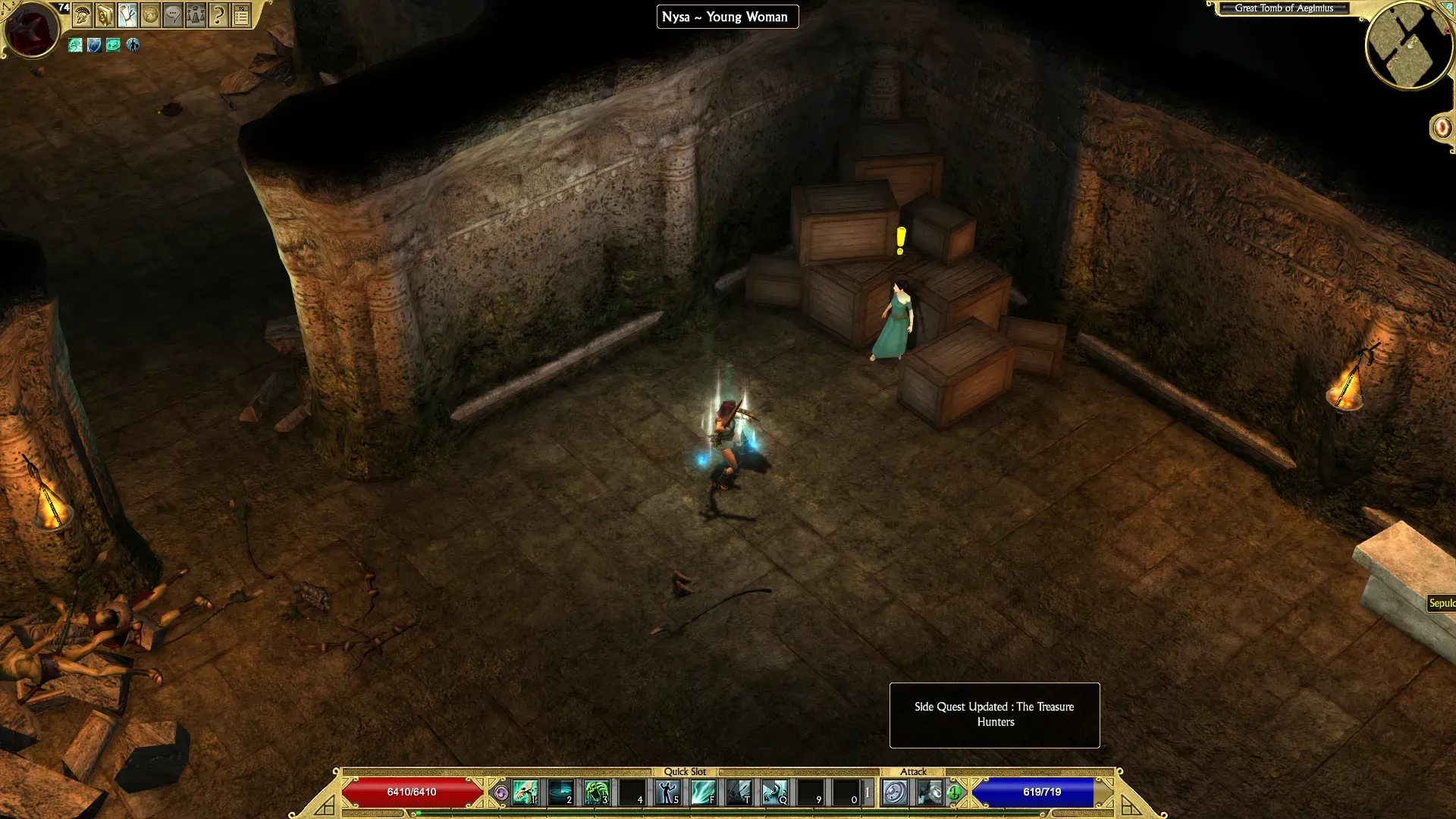Open help with the question mark icon
The height and width of the screenshot is (819, 1456).
click(x=218, y=15)
